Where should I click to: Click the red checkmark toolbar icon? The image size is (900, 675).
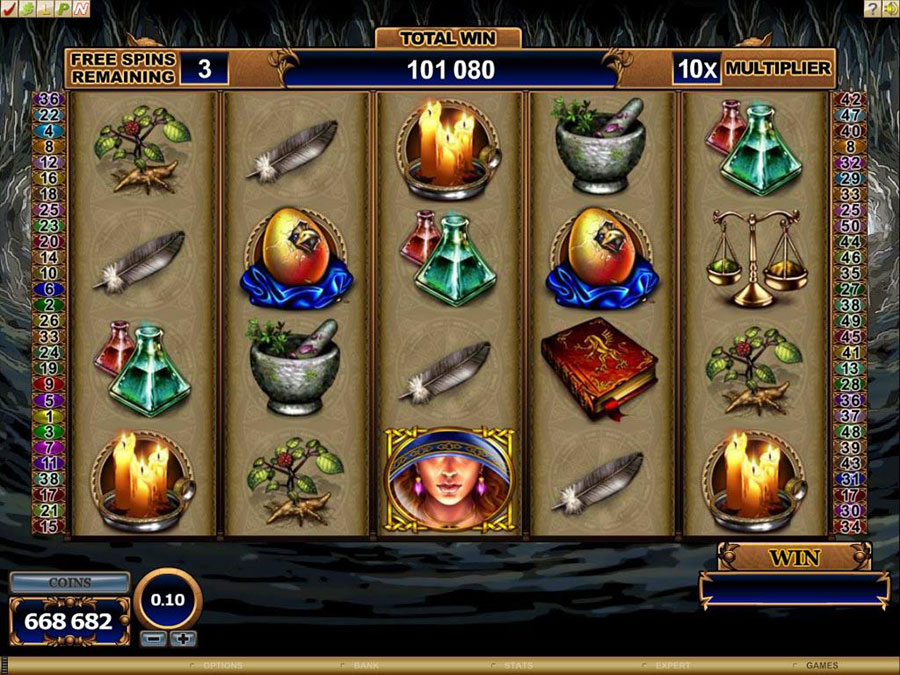[x=8, y=8]
